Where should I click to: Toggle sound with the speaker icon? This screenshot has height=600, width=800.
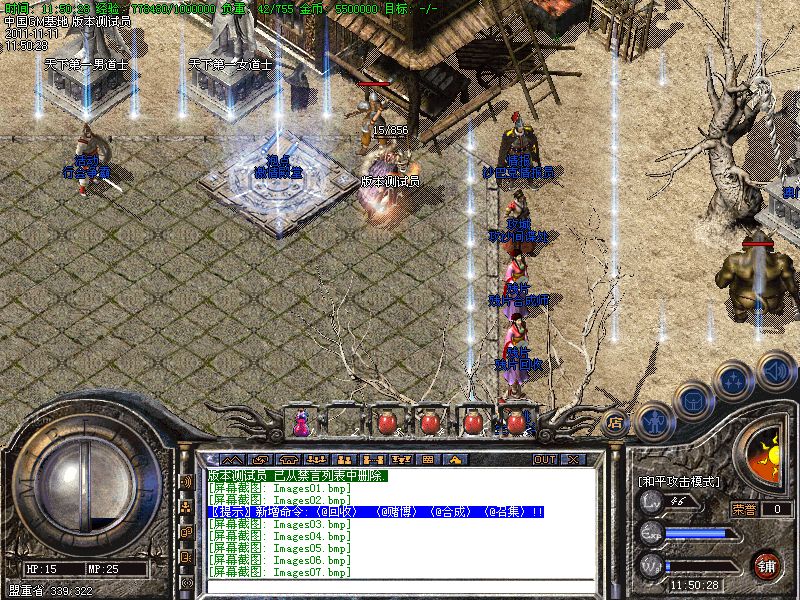(775, 369)
